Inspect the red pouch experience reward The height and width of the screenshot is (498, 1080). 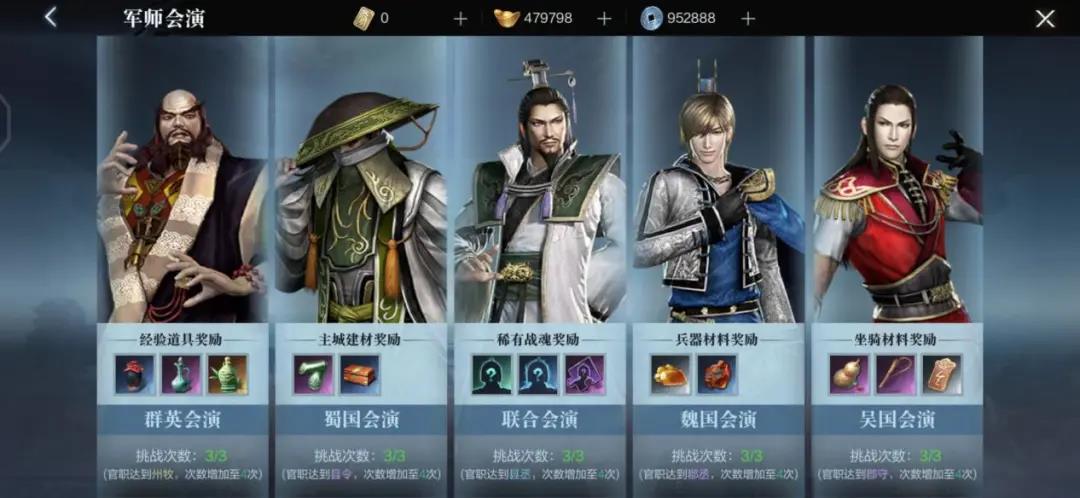(x=135, y=374)
